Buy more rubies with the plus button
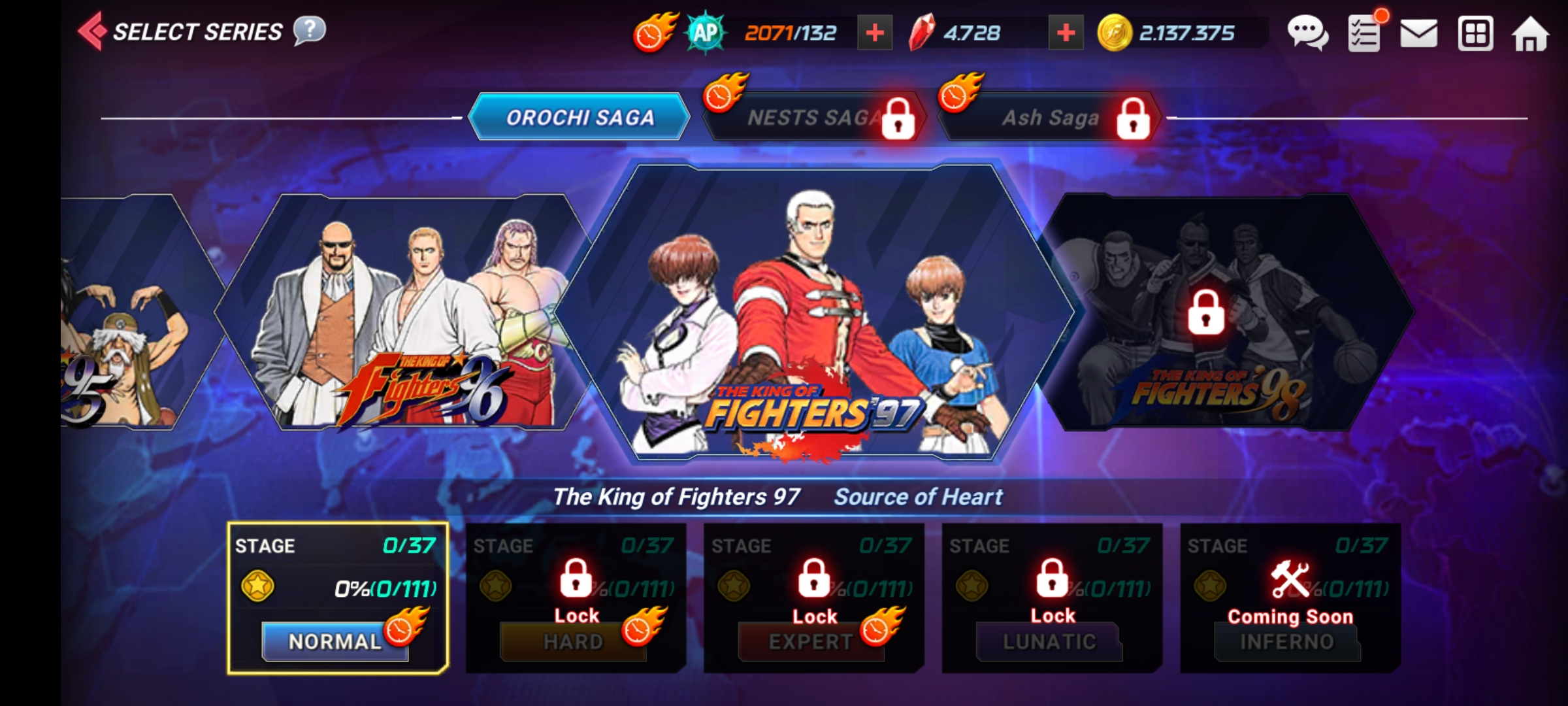This screenshot has width=1568, height=706. tap(1065, 33)
